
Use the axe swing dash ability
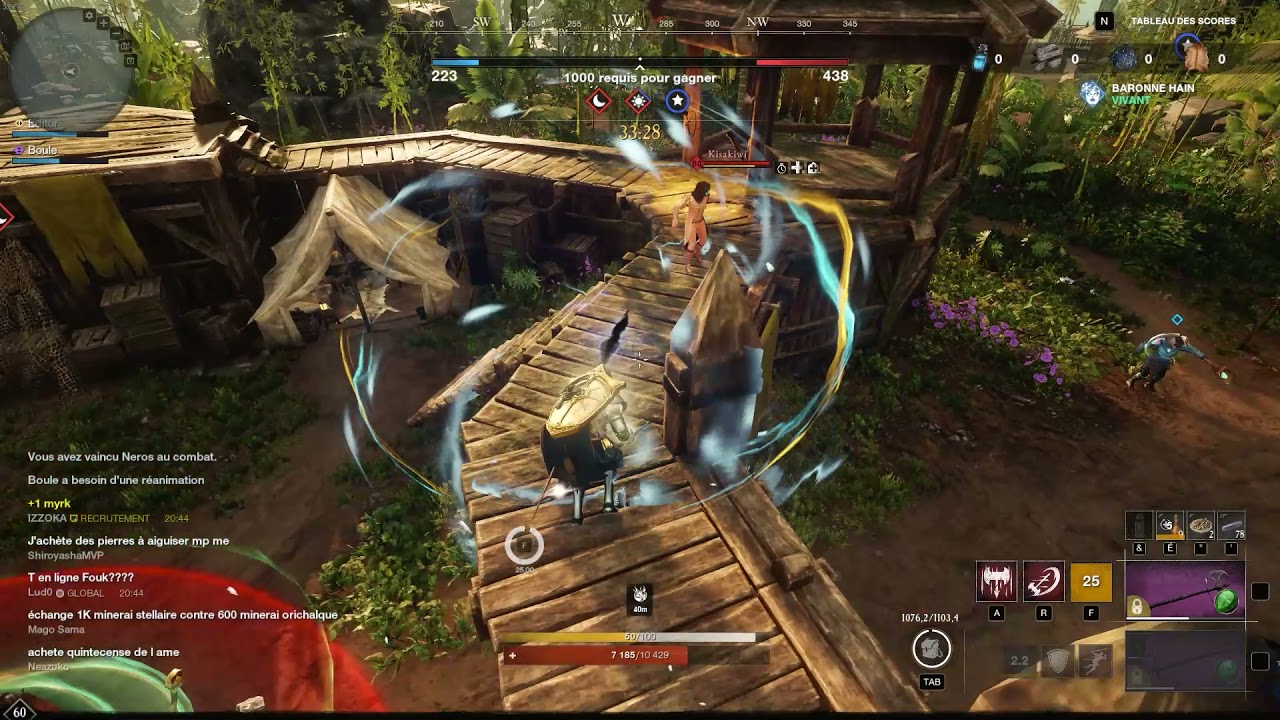[1043, 581]
